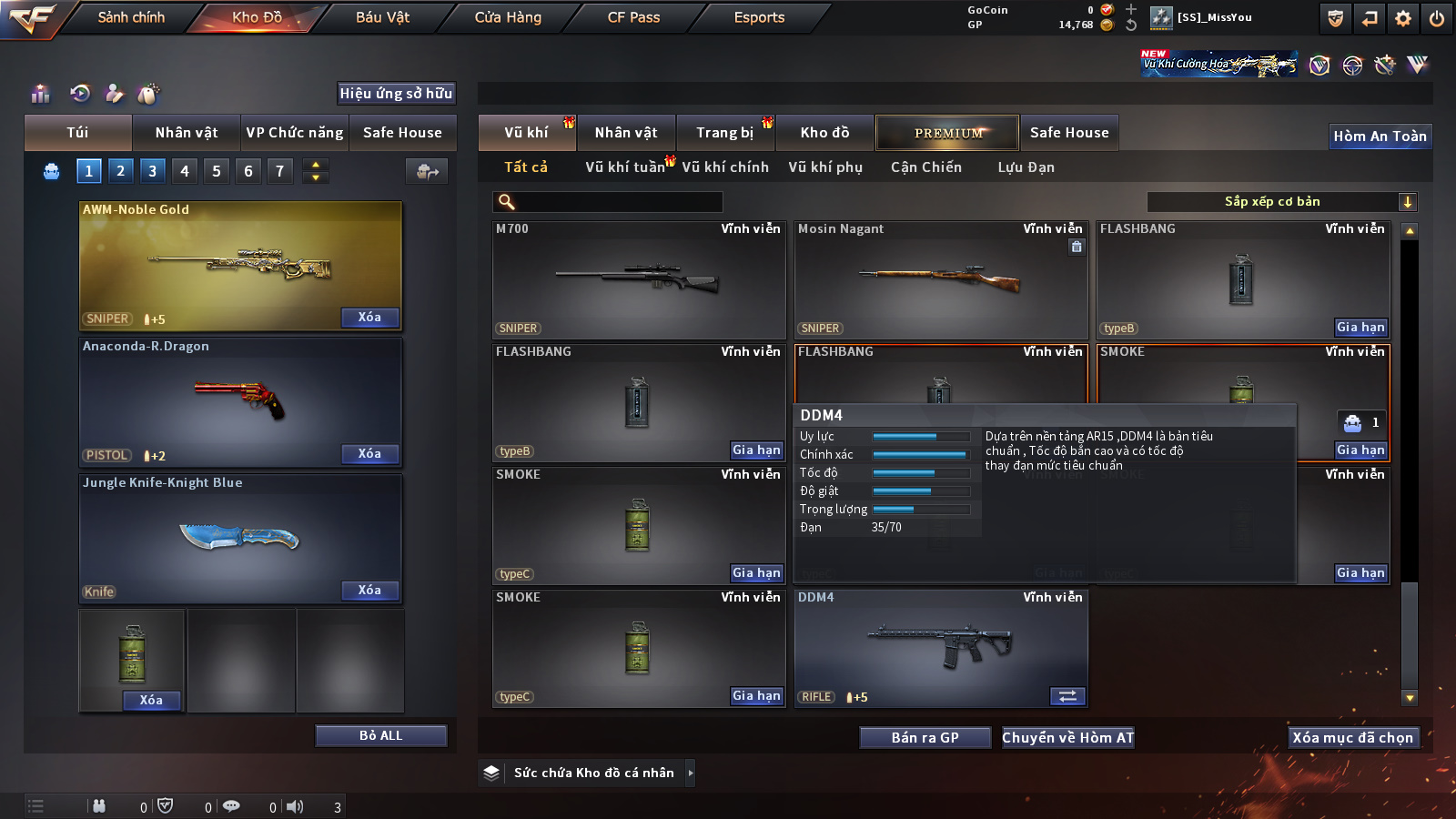The height and width of the screenshot is (819, 1456).
Task: Open the PREMIUM storage tab
Action: pos(947,133)
